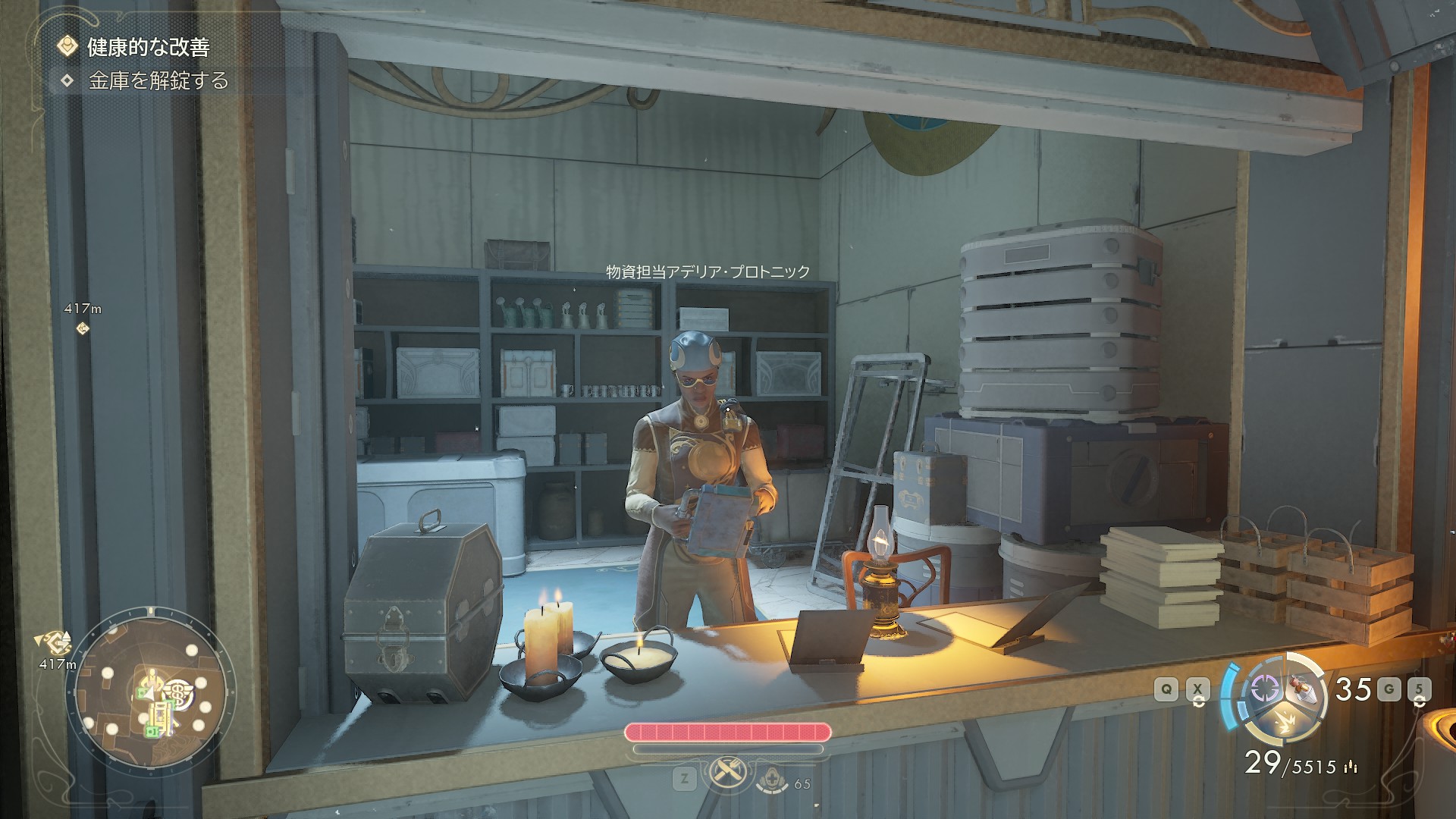Click the 417m quest waypoint diamond marker
Image resolution: width=1456 pixels, height=819 pixels.
pyautogui.click(x=83, y=328)
